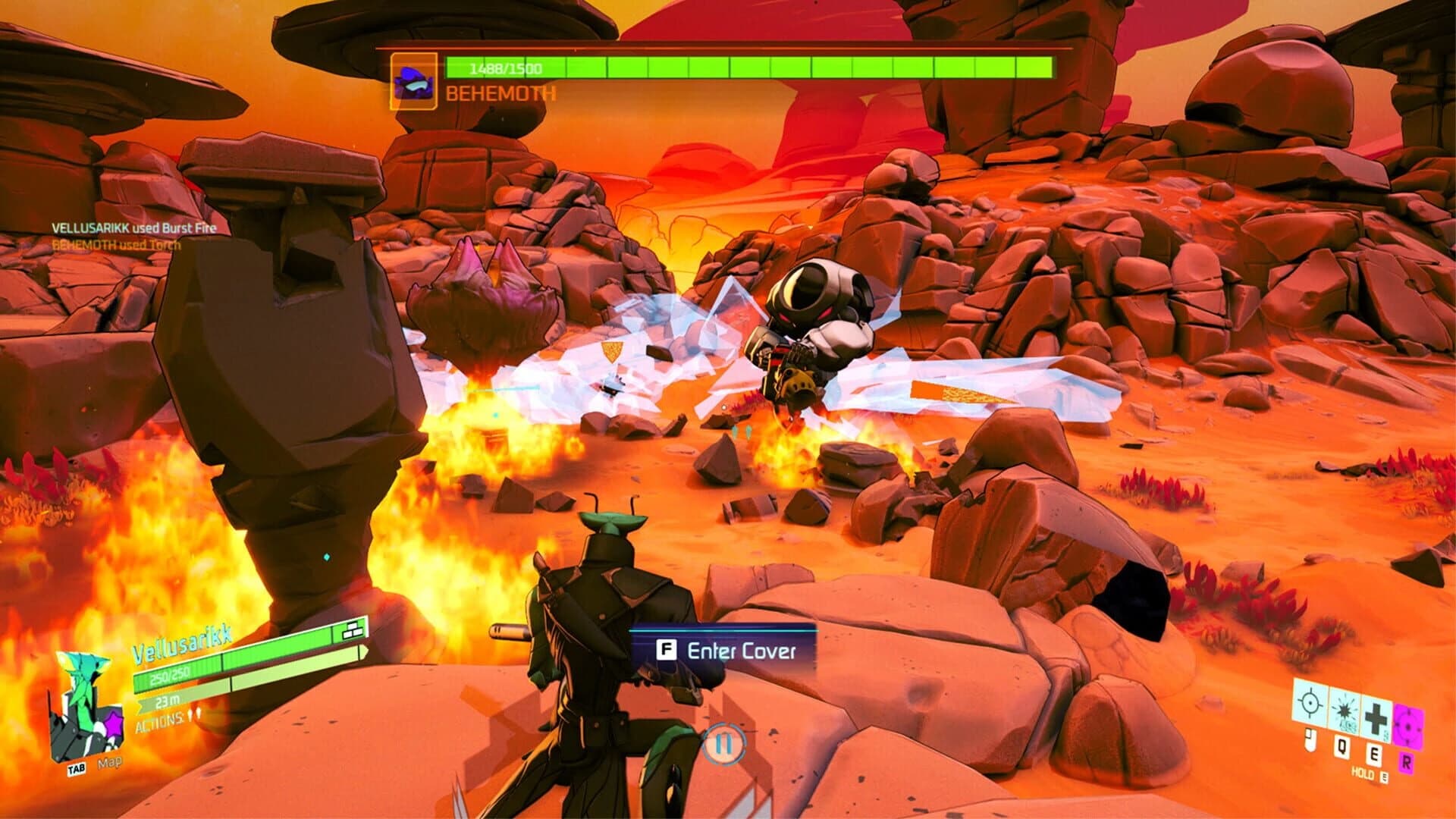Click the mouse button indicator under the abilities
The image size is (1456, 819).
(x=1310, y=739)
